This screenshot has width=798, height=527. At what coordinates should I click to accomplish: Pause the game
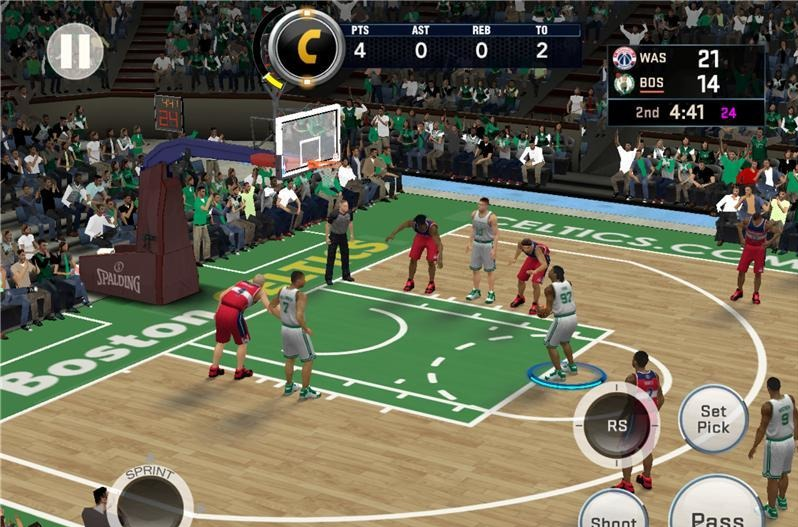click(74, 52)
